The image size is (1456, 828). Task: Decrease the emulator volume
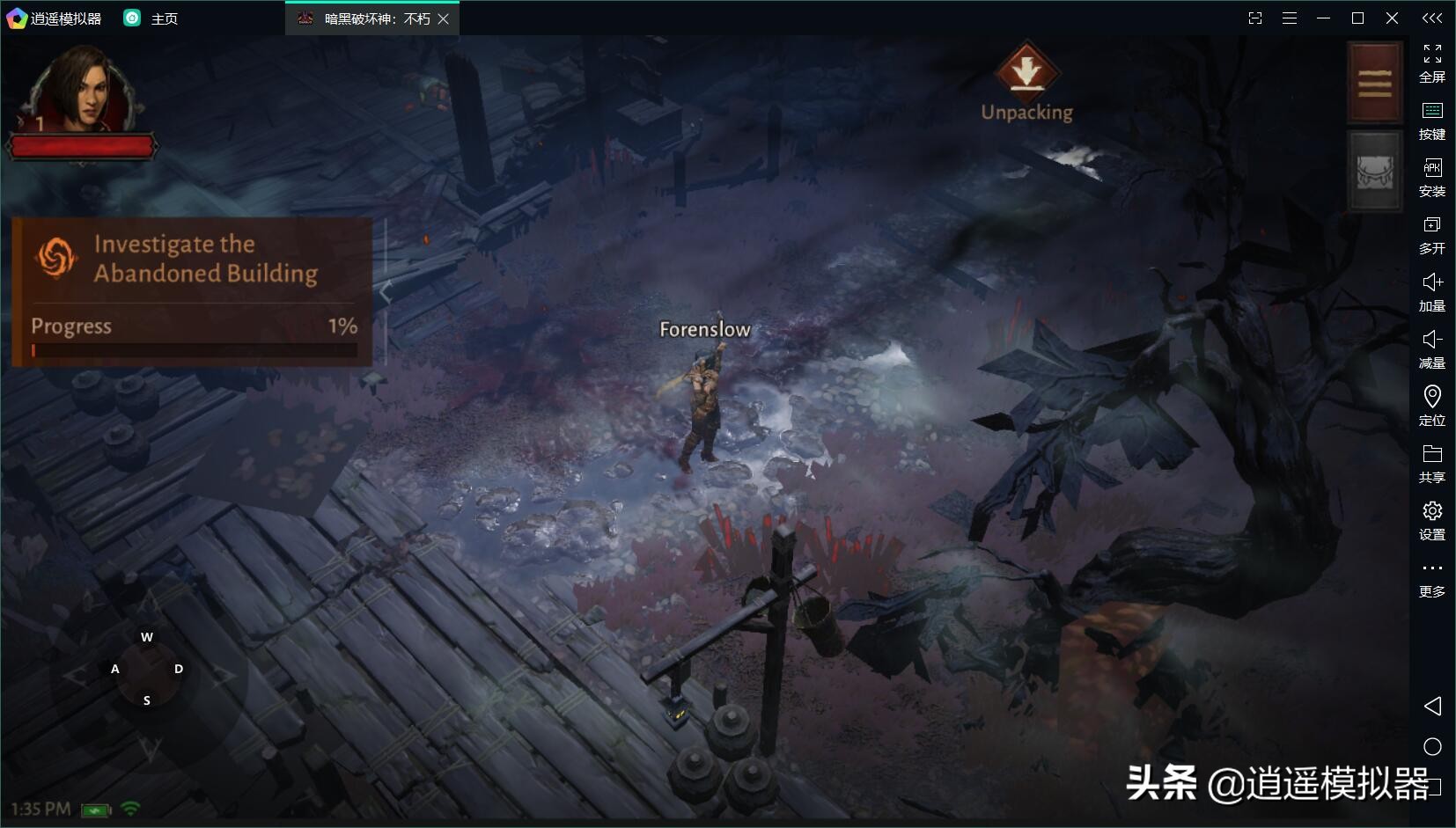coord(1432,349)
